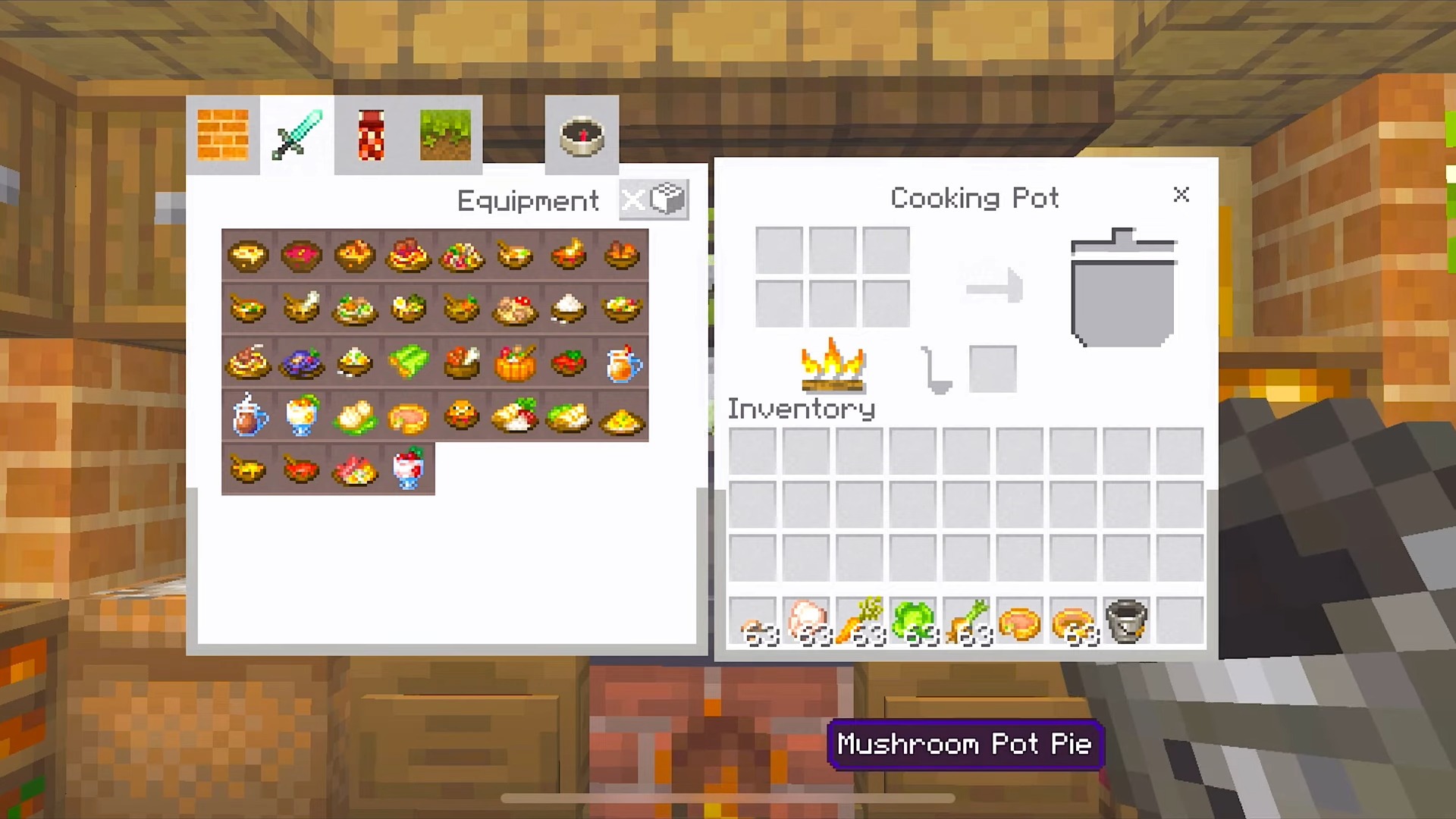This screenshot has width=1456, height=819.
Task: Toggle the crafting block filter button
Action: click(x=654, y=200)
